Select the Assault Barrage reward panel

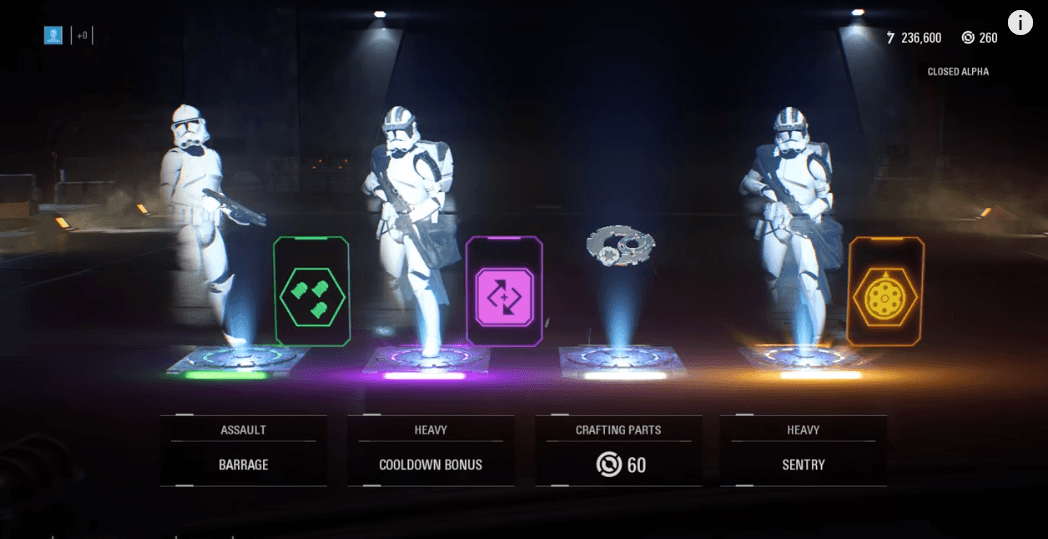pyautogui.click(x=243, y=451)
